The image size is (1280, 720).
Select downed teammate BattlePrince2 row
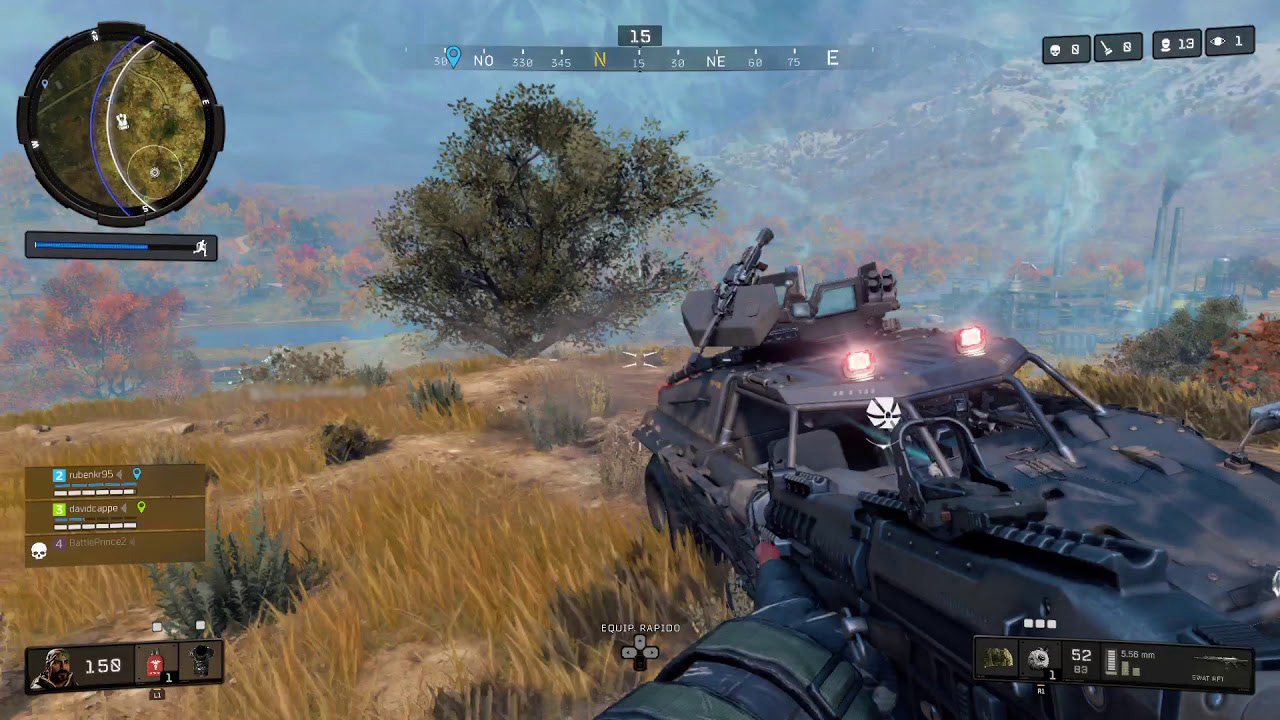point(97,543)
